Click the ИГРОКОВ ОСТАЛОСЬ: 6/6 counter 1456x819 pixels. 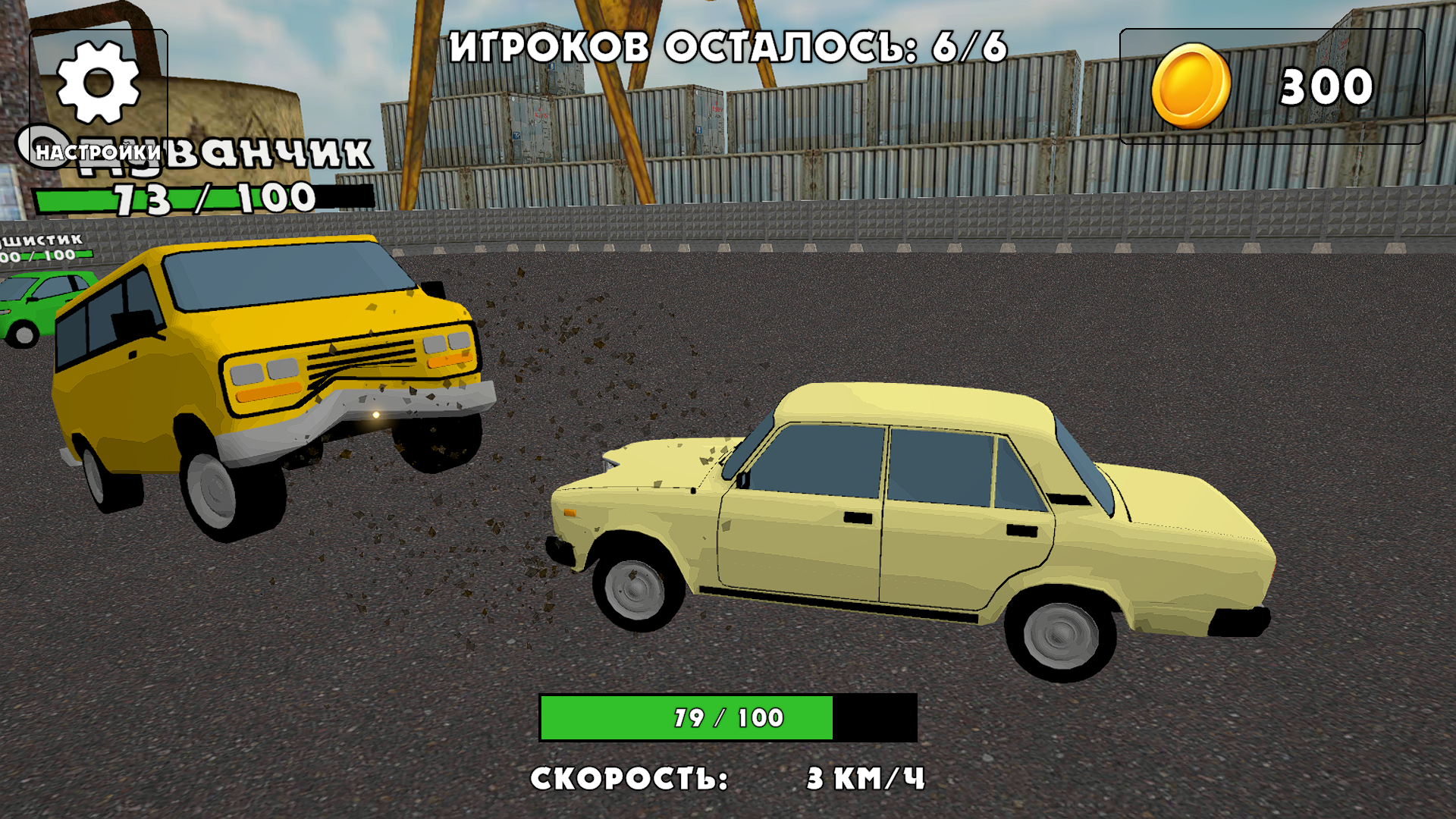728,47
